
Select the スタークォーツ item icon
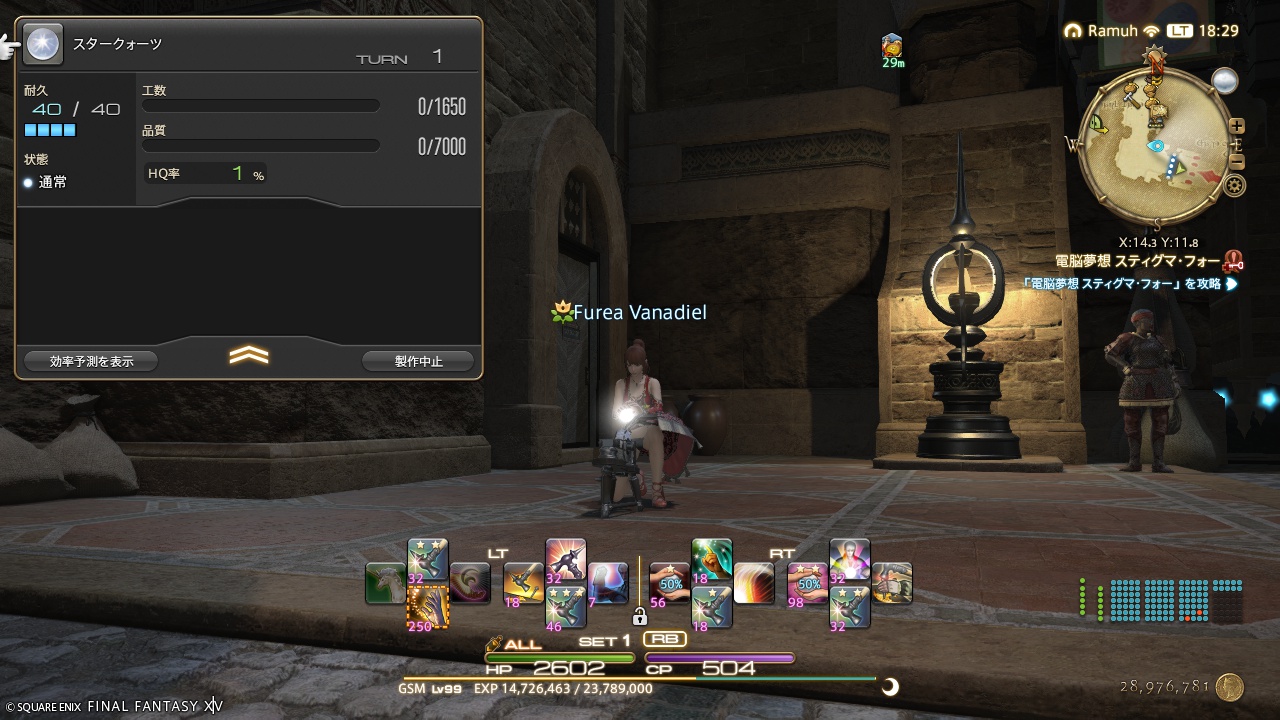click(42, 43)
